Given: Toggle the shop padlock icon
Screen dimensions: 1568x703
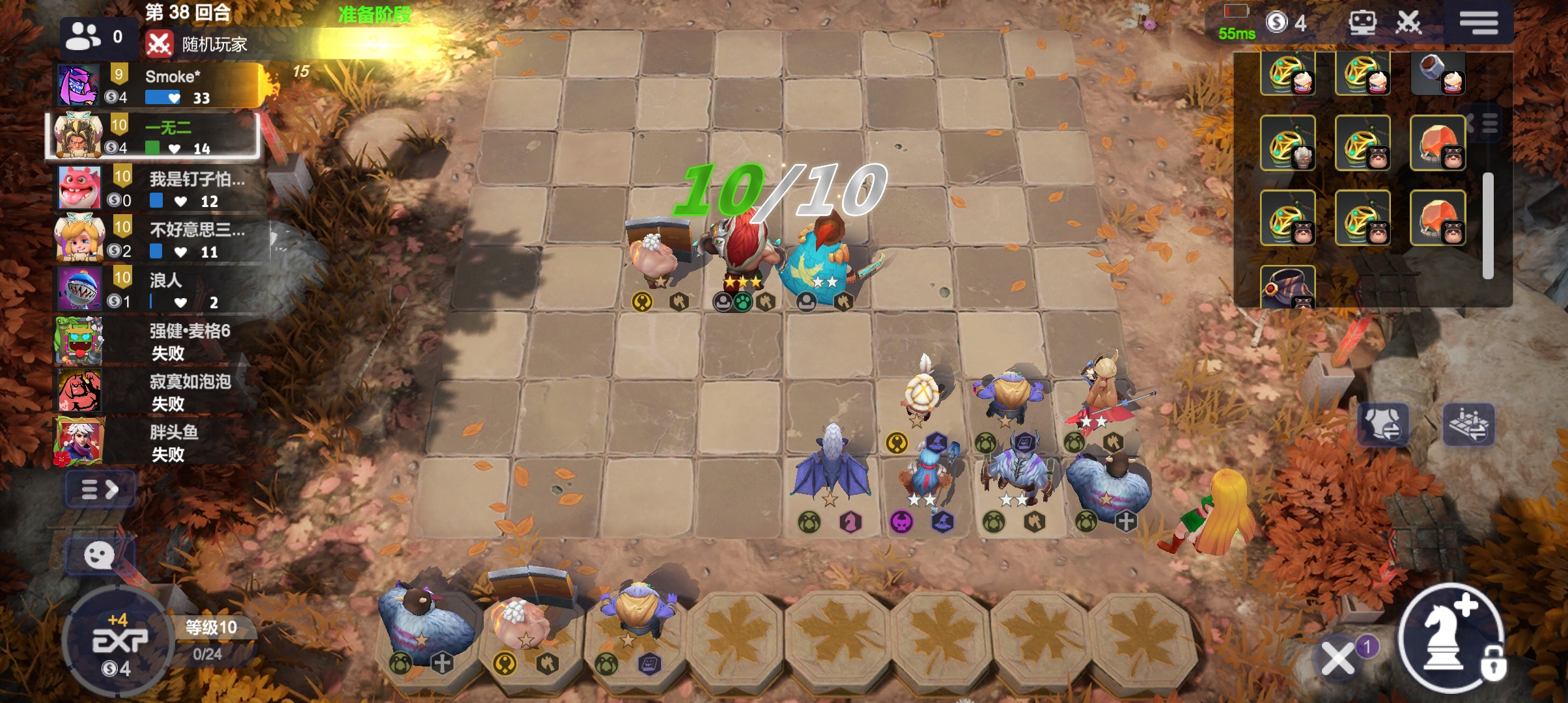Looking at the screenshot, I should 1493,666.
